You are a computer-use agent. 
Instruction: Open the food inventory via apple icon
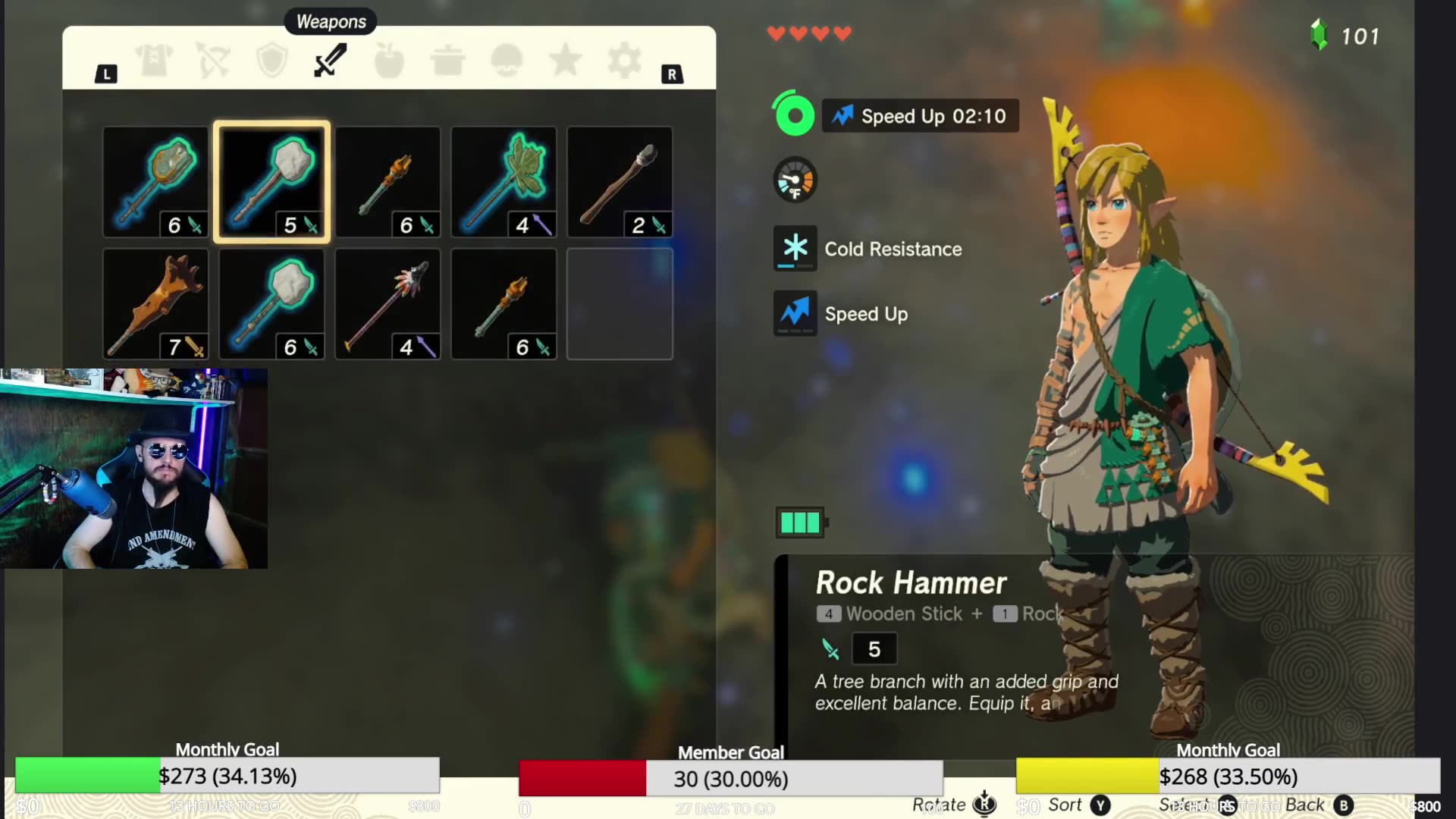click(388, 60)
